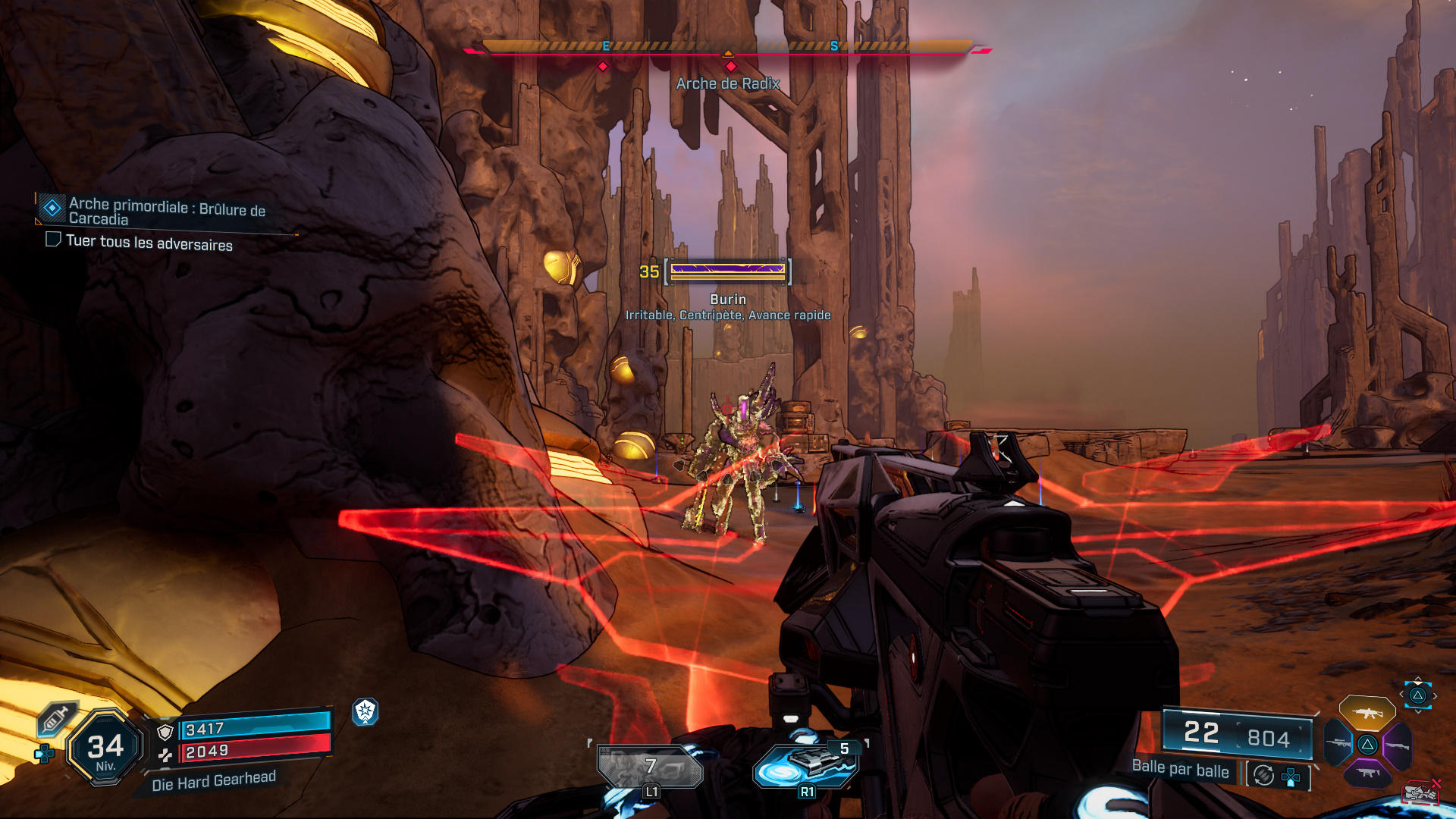Tick the "Tuer tous les adversaires" objective checkbox
The width and height of the screenshot is (1456, 819).
coord(53,240)
